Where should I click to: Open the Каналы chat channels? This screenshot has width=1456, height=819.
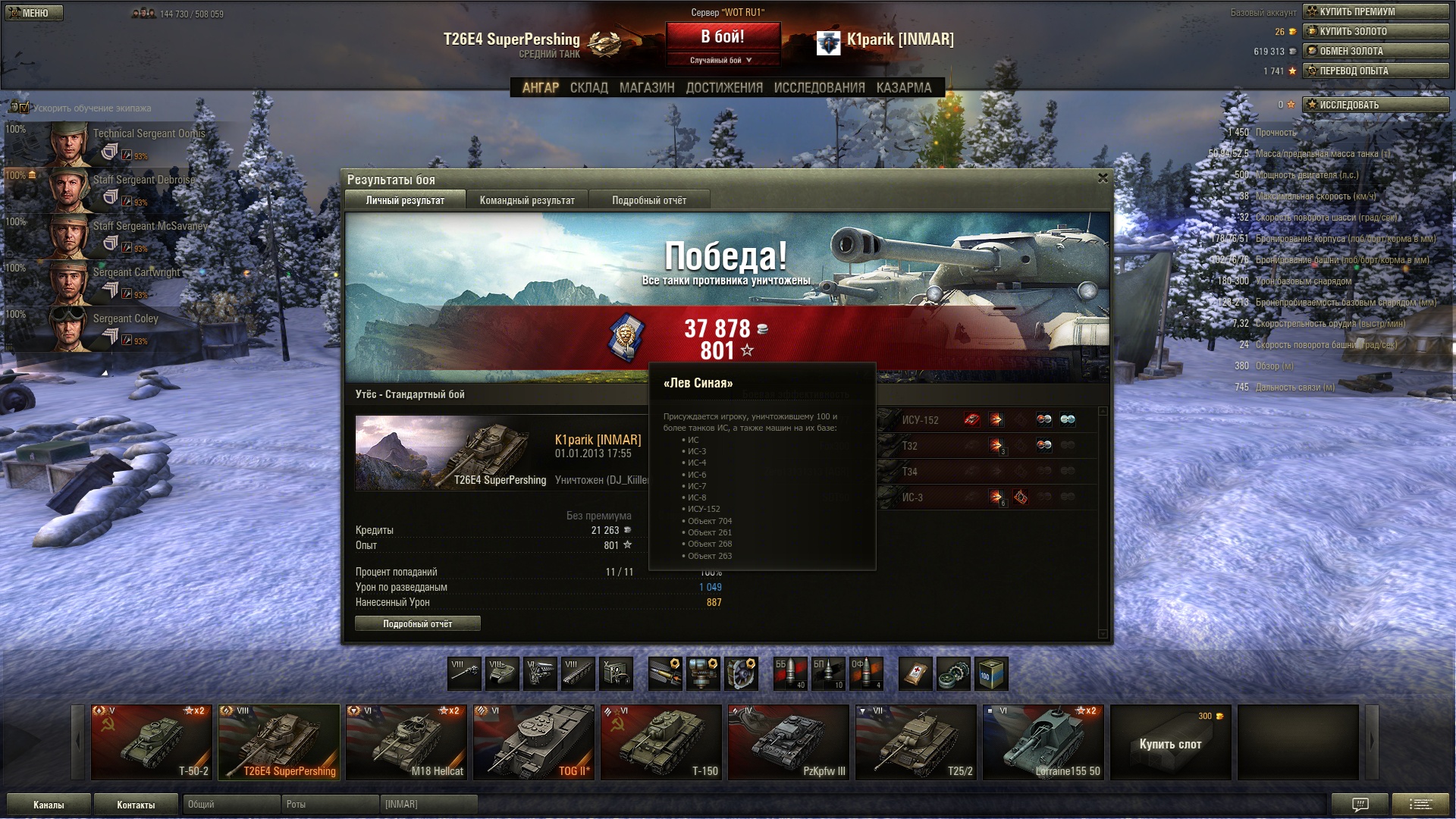click(x=49, y=805)
